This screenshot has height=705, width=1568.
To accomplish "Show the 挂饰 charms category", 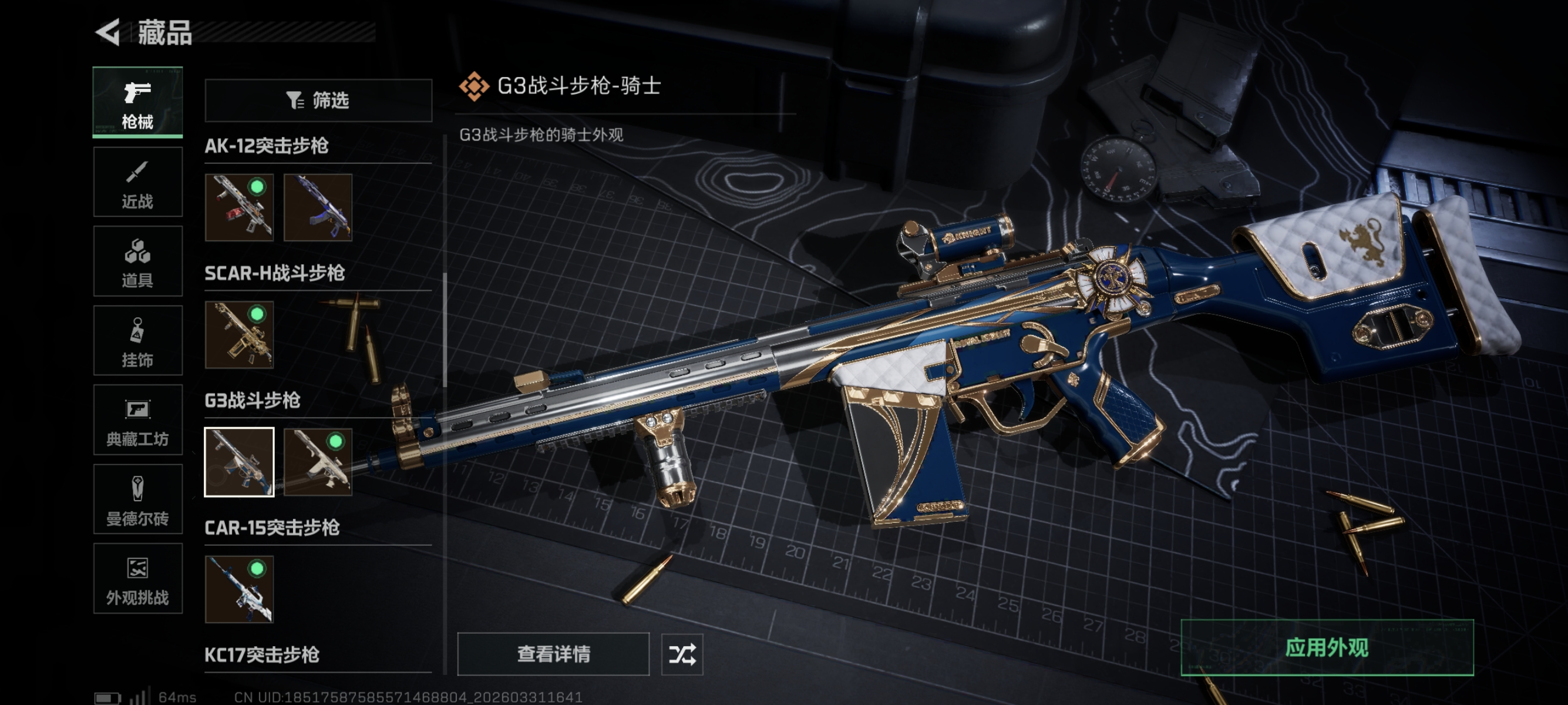I will (137, 341).
